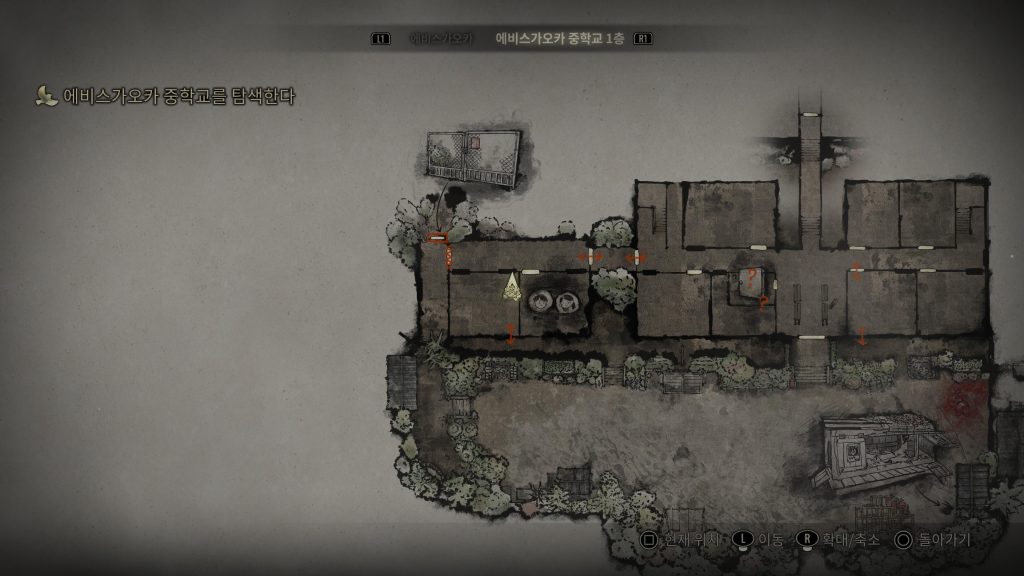The height and width of the screenshot is (576, 1024).
Task: Inspect the shed sketch in the courtyard
Action: click(869, 451)
